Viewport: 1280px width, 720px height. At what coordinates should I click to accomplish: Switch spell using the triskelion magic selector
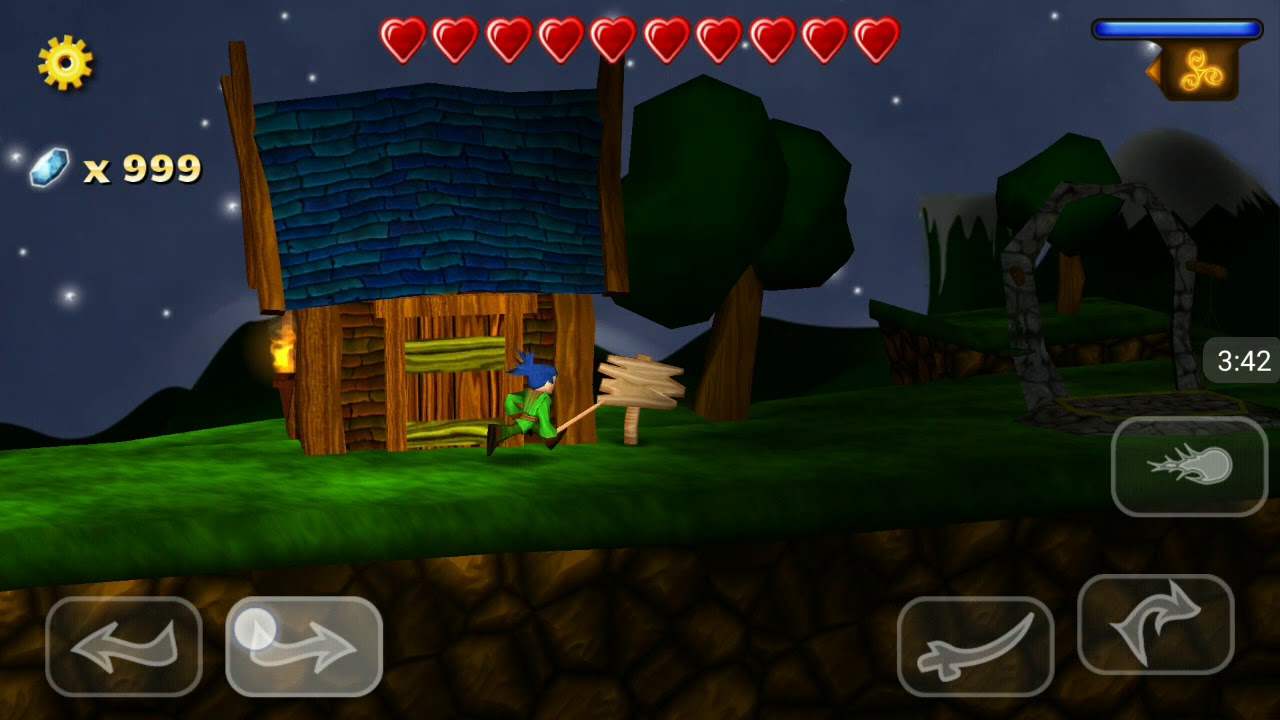click(x=1197, y=71)
